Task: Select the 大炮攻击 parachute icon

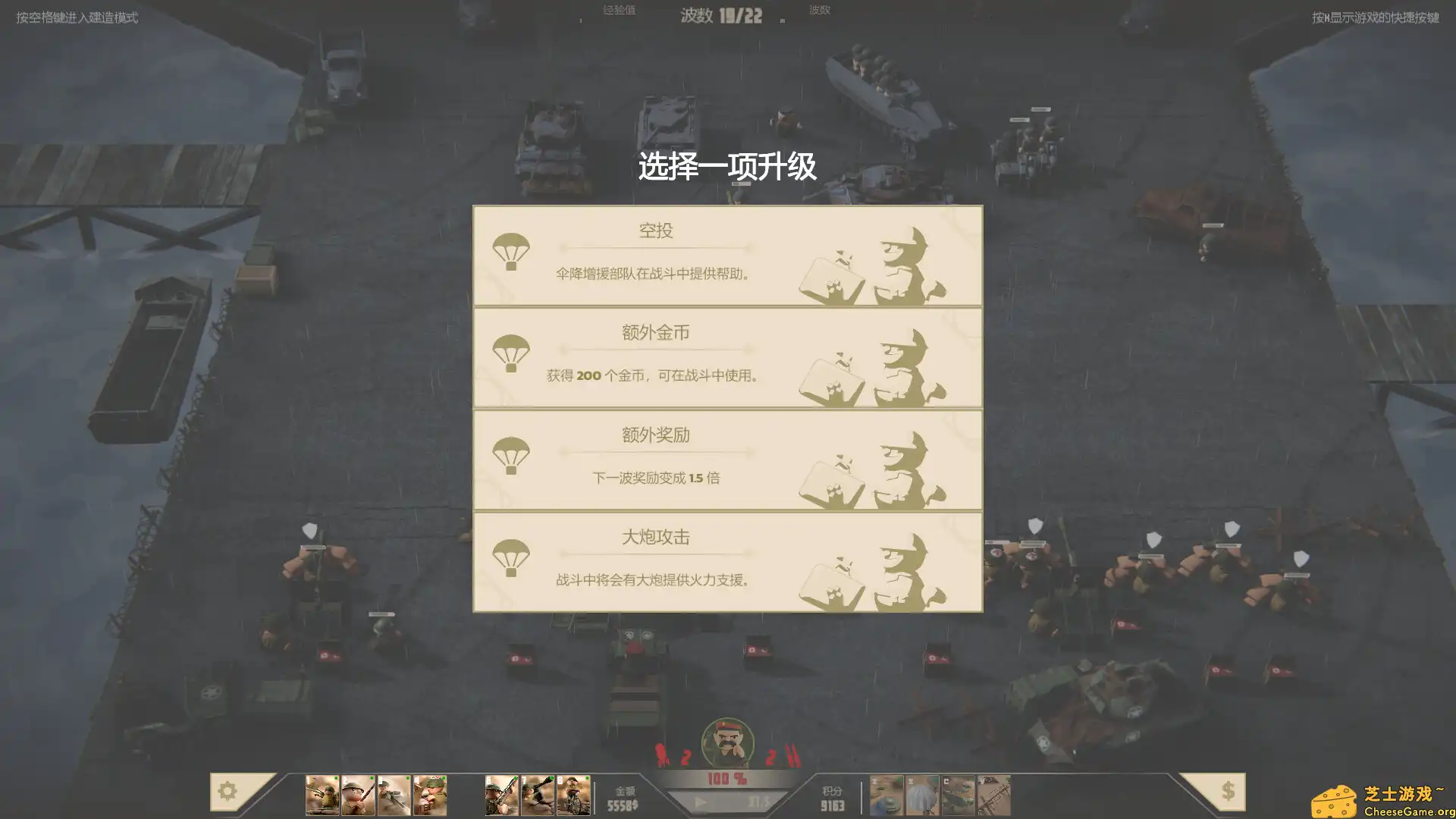Action: pos(513,558)
